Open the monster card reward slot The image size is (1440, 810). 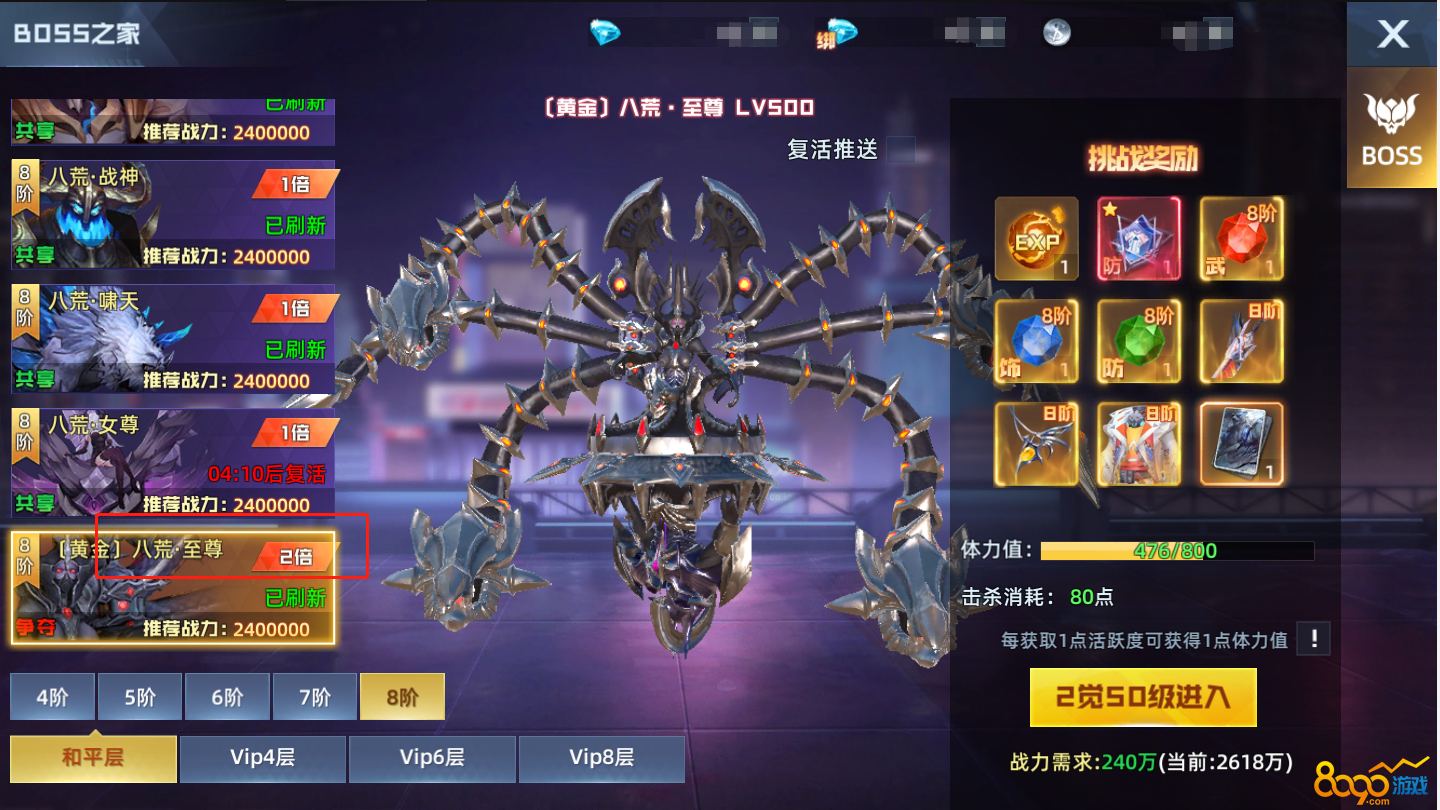click(1241, 443)
